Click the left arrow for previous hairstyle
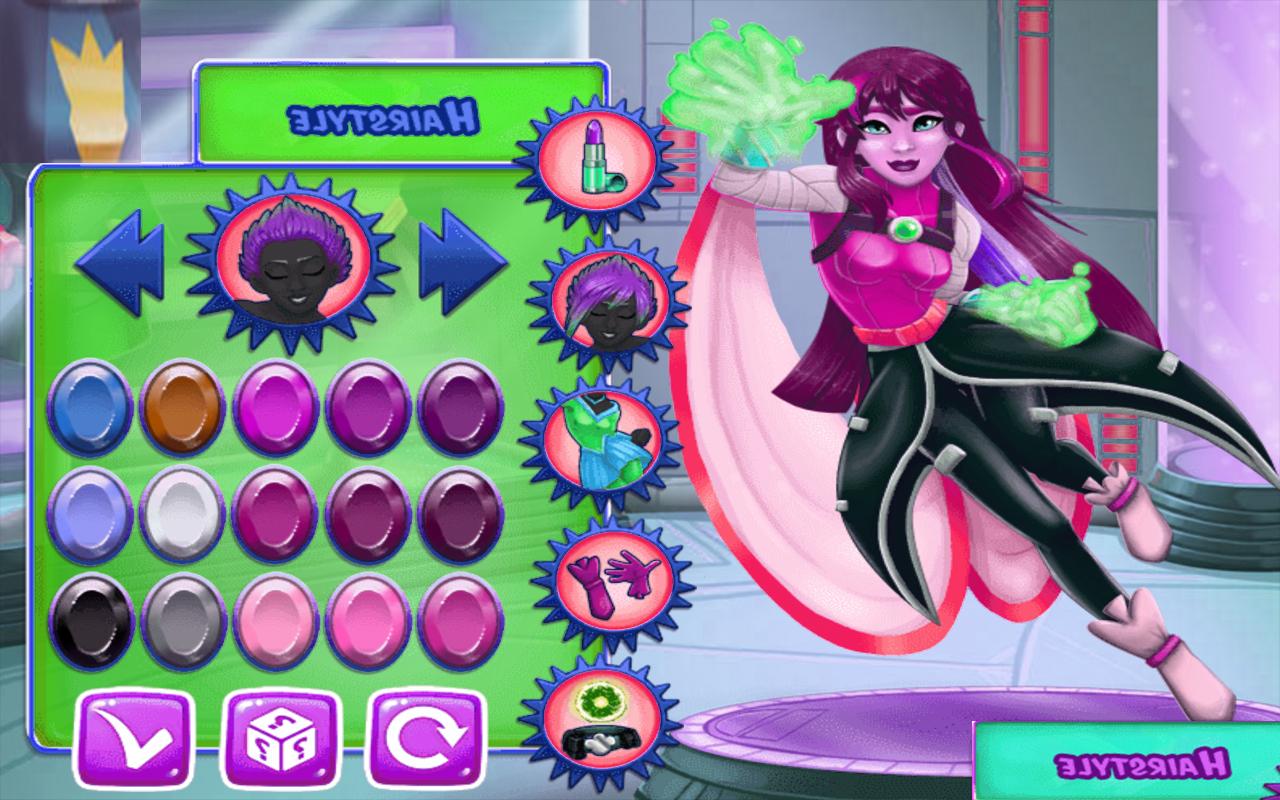 [x=118, y=262]
